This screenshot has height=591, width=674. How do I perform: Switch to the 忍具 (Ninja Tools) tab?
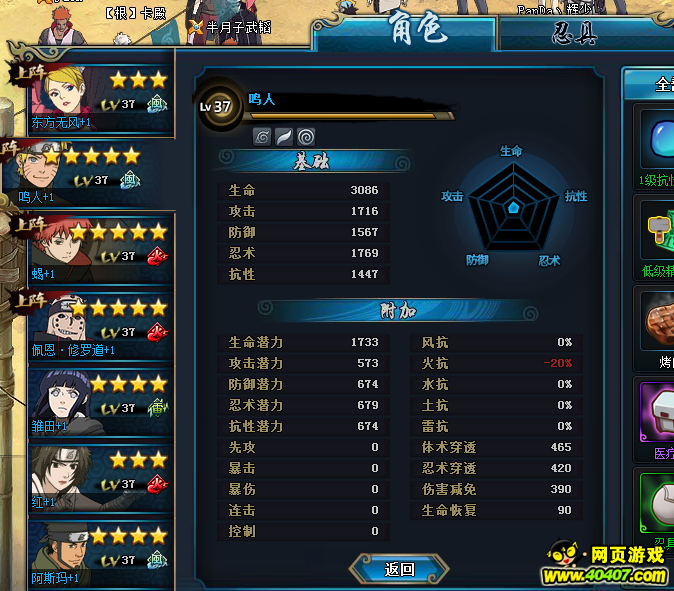574,32
